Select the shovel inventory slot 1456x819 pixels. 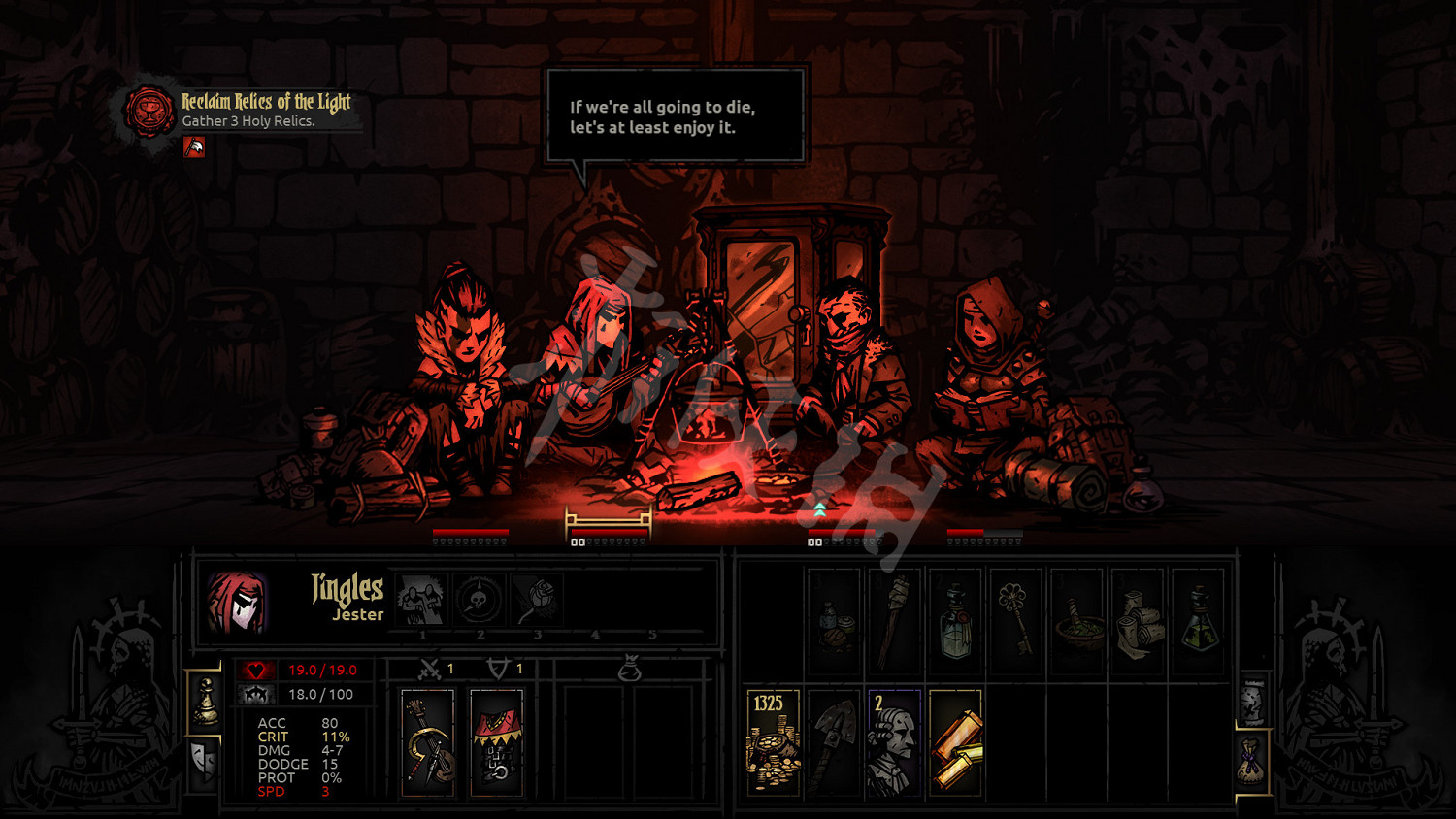pos(834,742)
